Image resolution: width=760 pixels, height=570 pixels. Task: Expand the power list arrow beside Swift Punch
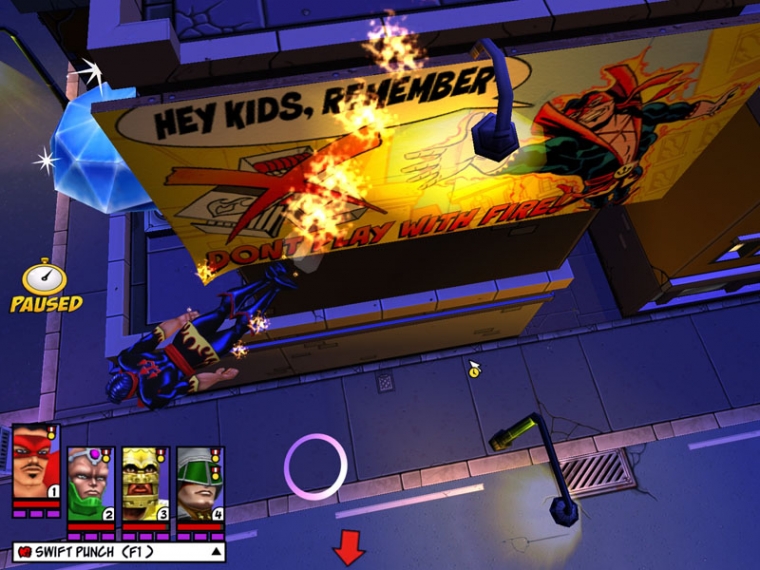click(215, 552)
